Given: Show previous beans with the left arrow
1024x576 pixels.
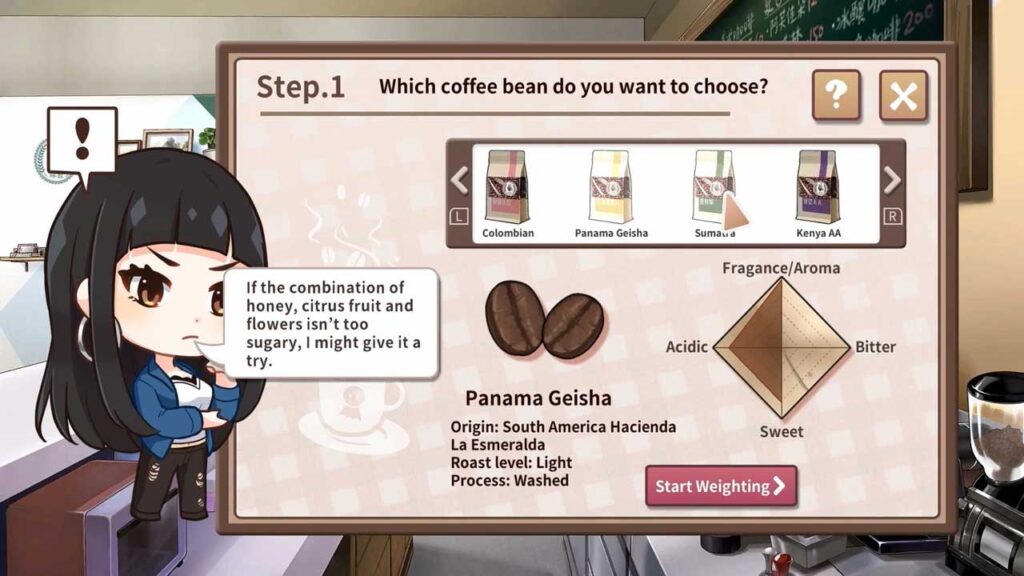Looking at the screenshot, I should click(460, 181).
